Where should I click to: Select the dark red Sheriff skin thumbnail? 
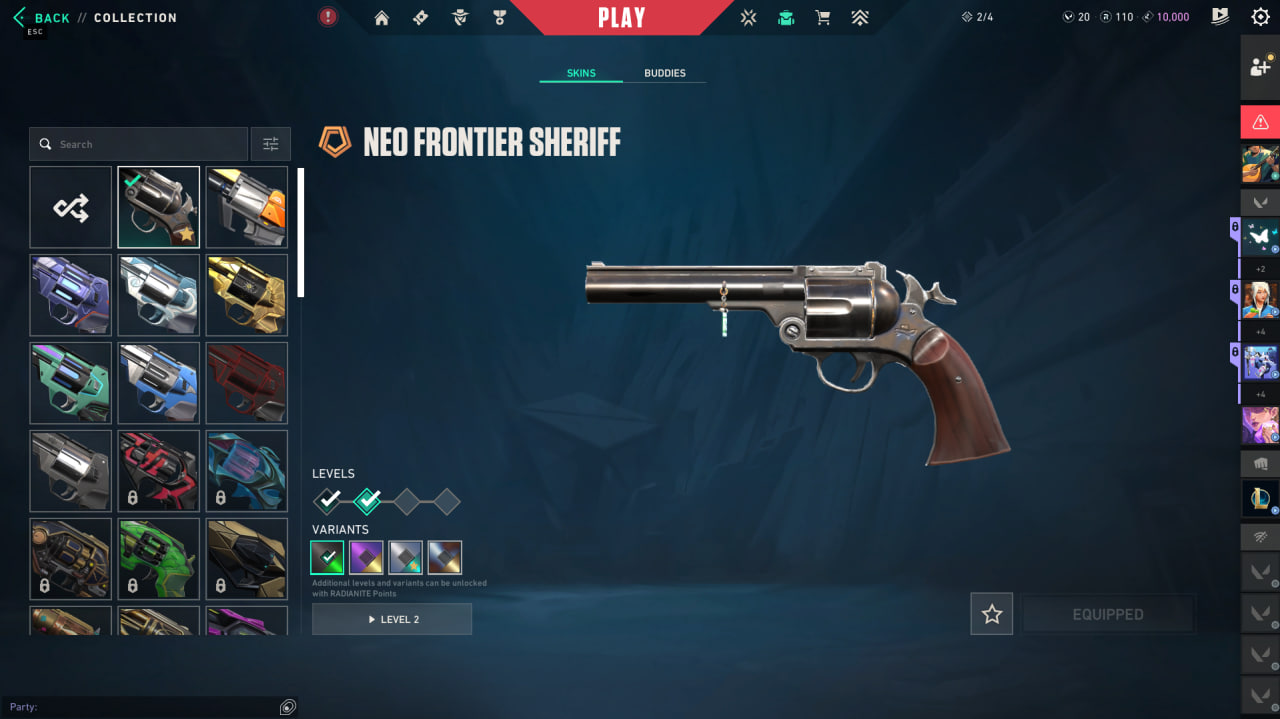coord(246,383)
